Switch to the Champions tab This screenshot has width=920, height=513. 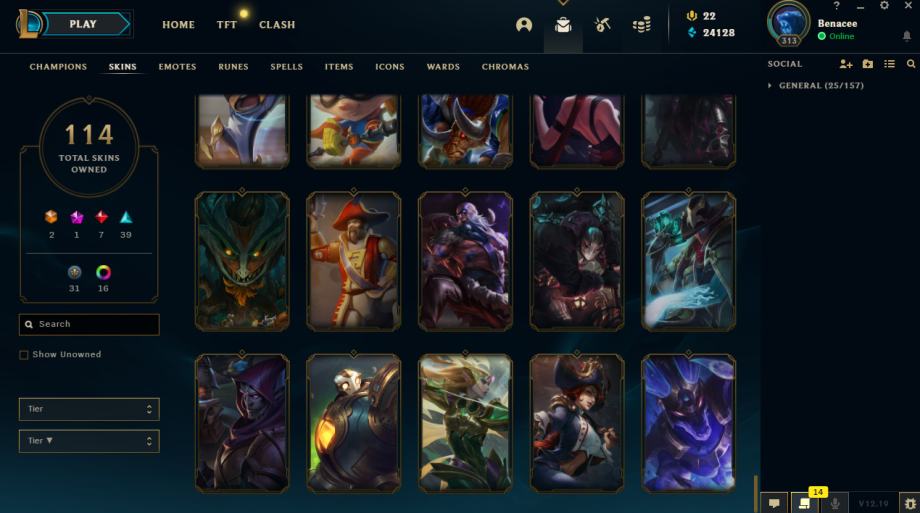pos(58,67)
